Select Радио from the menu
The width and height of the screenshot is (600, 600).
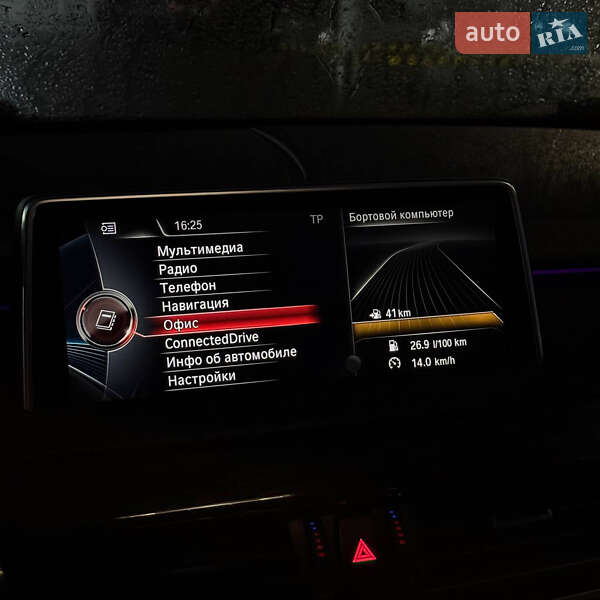tap(178, 268)
